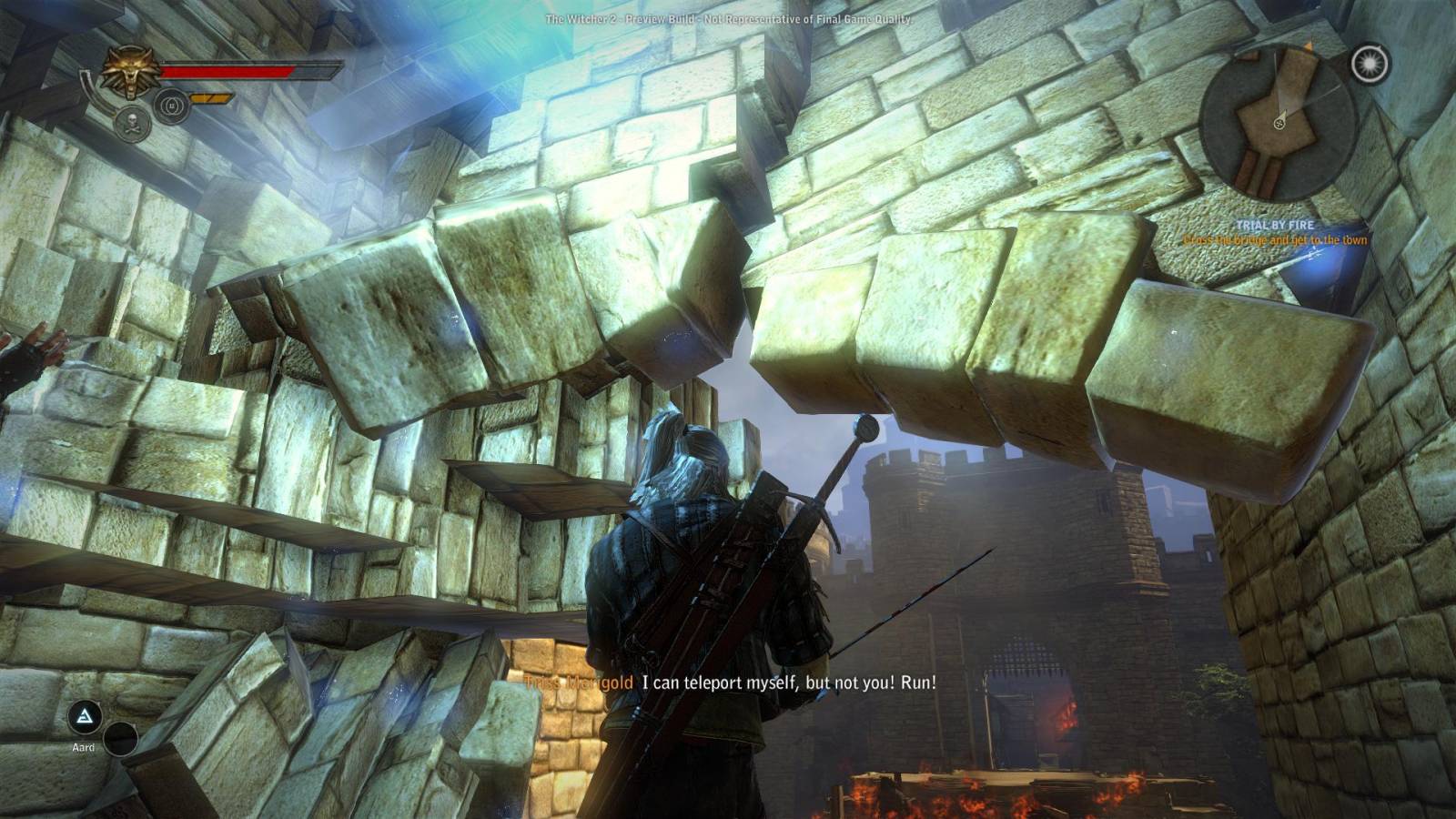1456x819 pixels.
Task: Click the sun time-of-day icon
Action: (x=1370, y=64)
